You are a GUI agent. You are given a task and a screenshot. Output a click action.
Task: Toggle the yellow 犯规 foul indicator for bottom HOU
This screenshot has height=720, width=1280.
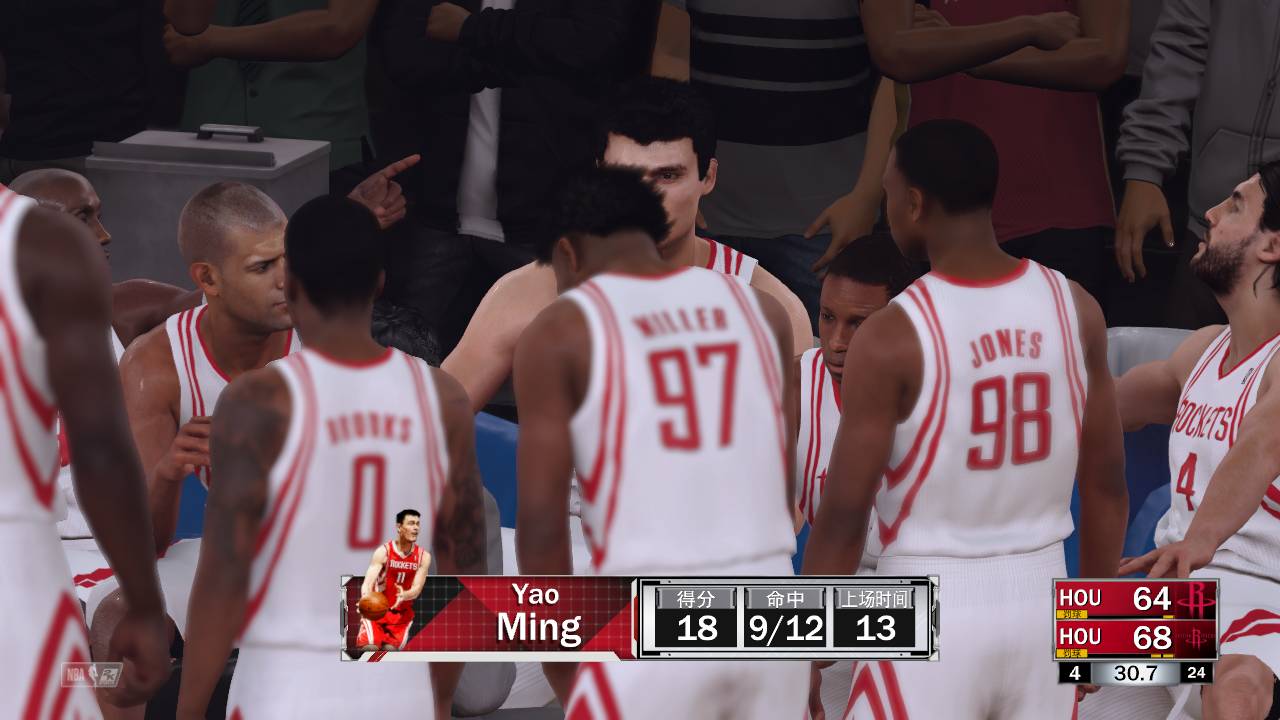tap(1072, 652)
